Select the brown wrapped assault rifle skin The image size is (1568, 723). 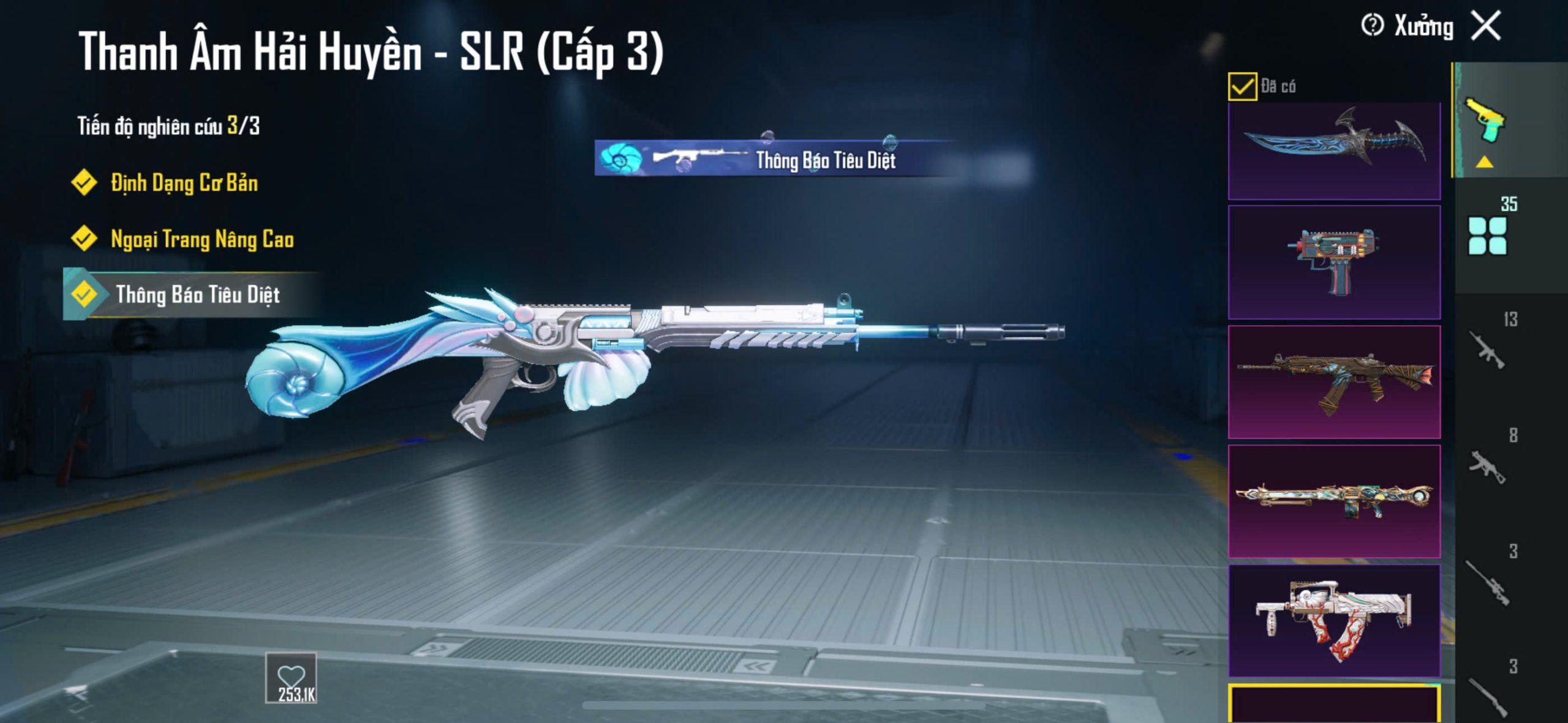(x=1334, y=382)
